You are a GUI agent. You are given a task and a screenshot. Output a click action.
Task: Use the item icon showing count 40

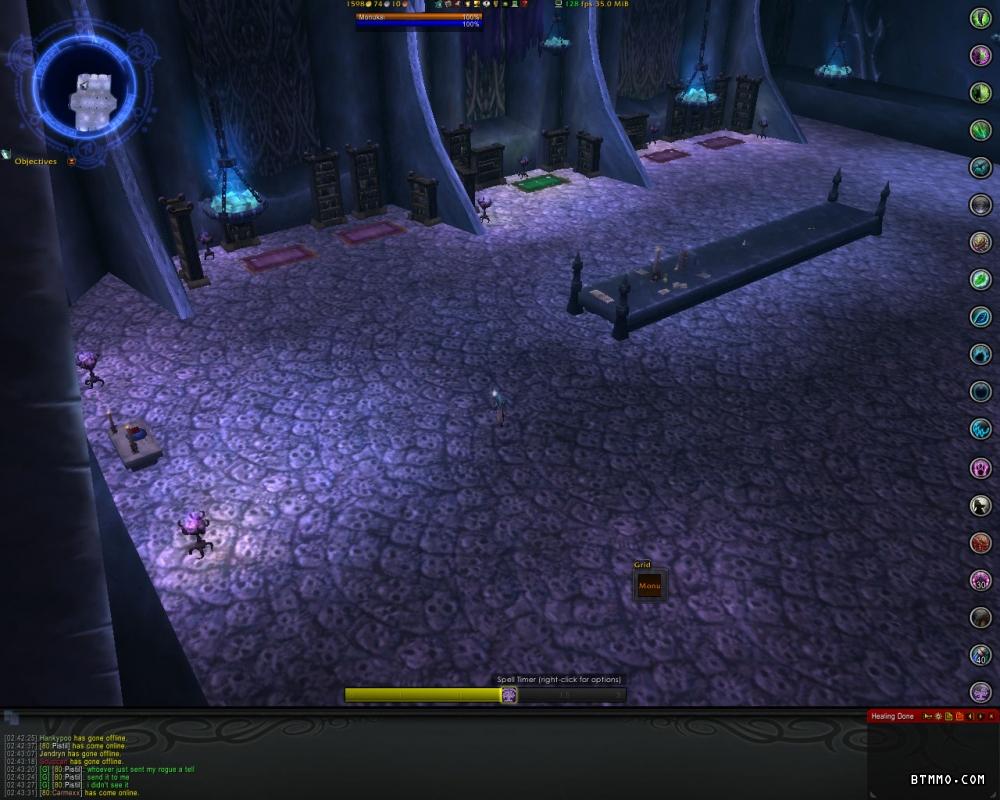tap(980, 655)
